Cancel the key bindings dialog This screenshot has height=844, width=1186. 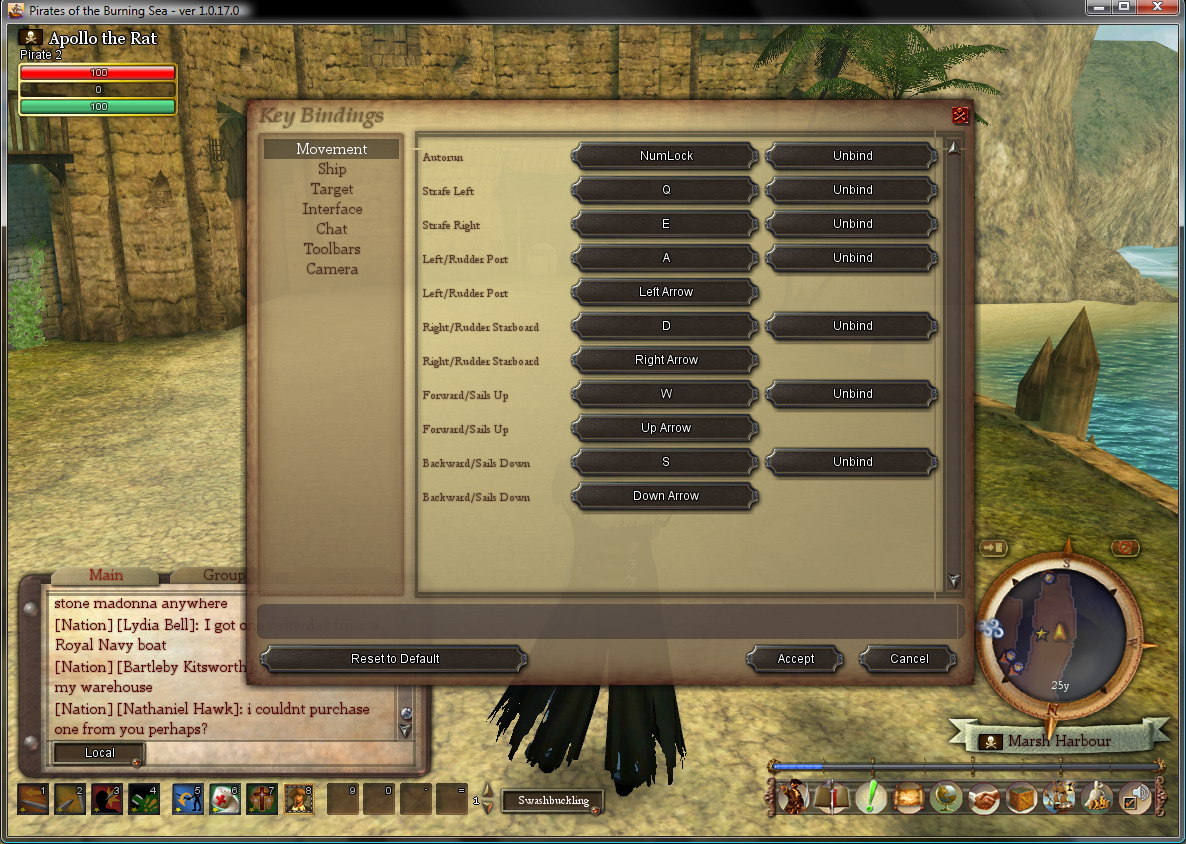pos(909,659)
